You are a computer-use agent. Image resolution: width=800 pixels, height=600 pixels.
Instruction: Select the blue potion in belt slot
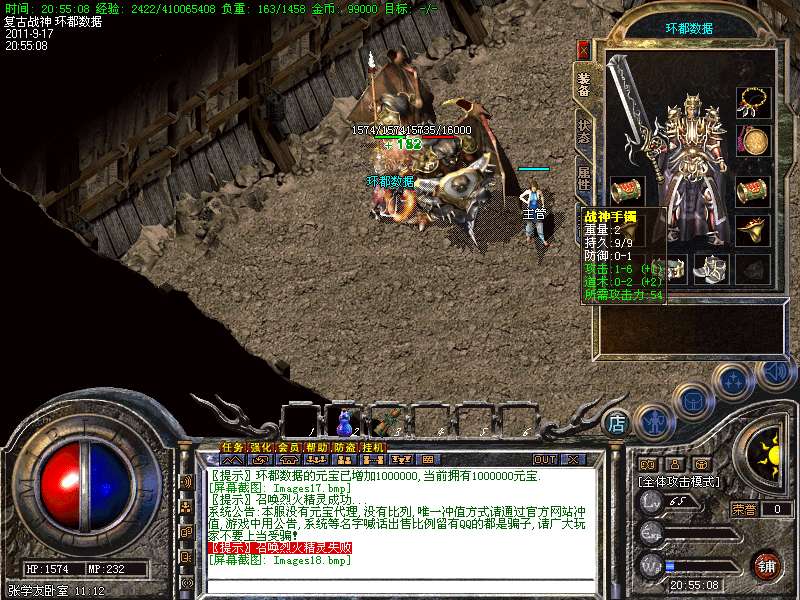click(x=343, y=420)
